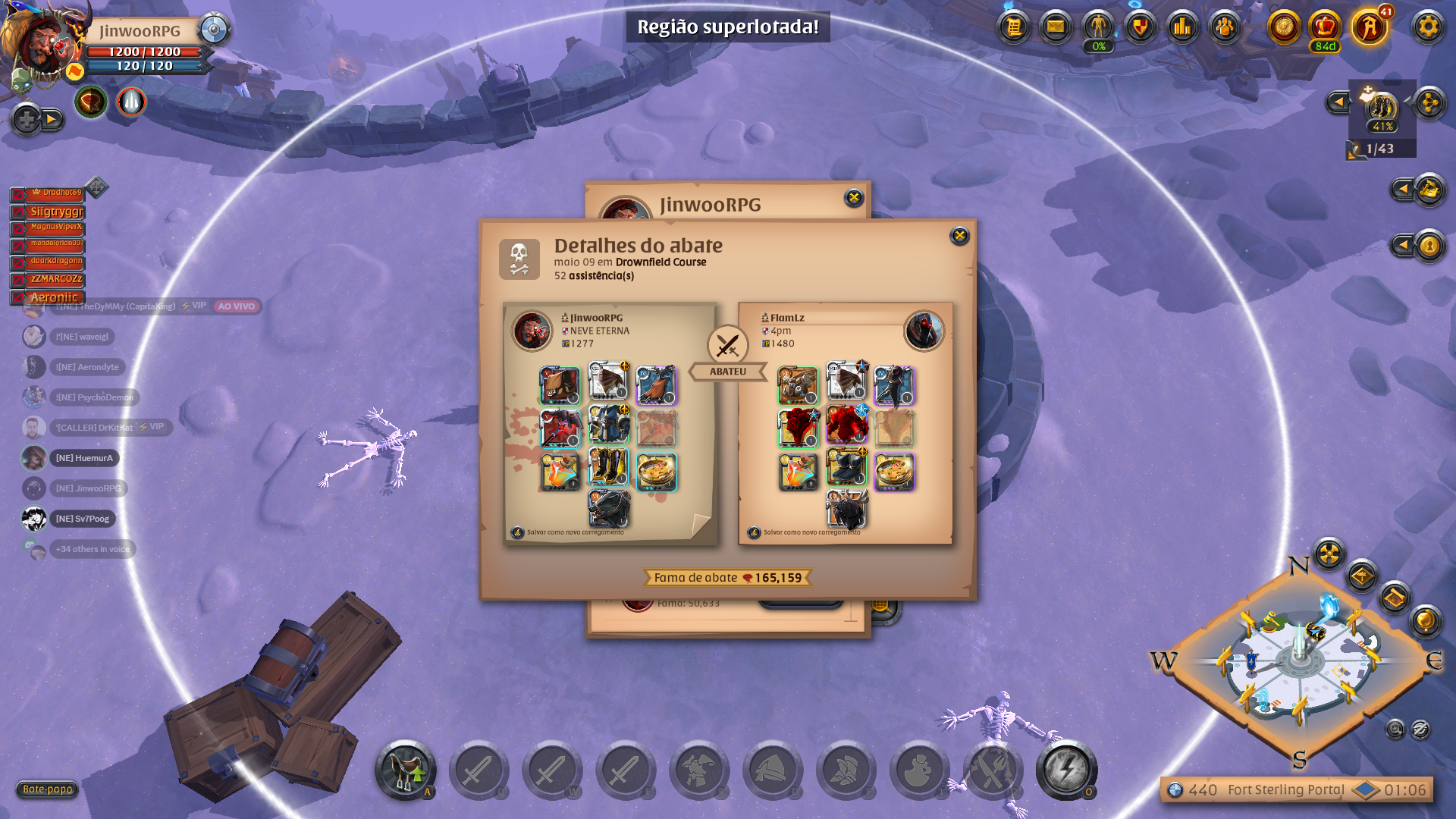1456x819 pixels.
Task: Open the Bate-papo chat button
Action: pyautogui.click(x=47, y=789)
